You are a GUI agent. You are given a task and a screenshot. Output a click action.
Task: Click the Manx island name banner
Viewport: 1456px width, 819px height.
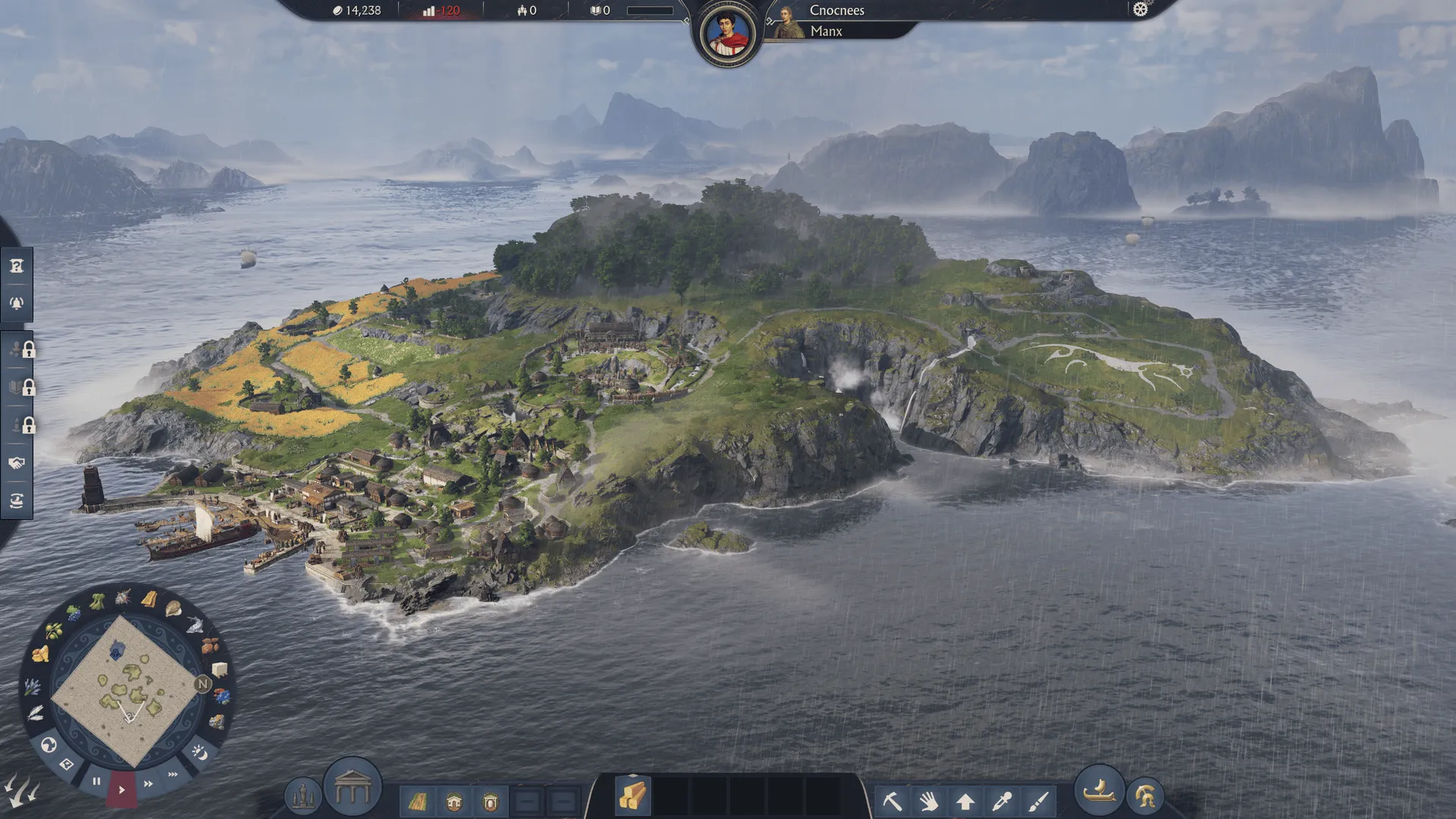(x=827, y=31)
